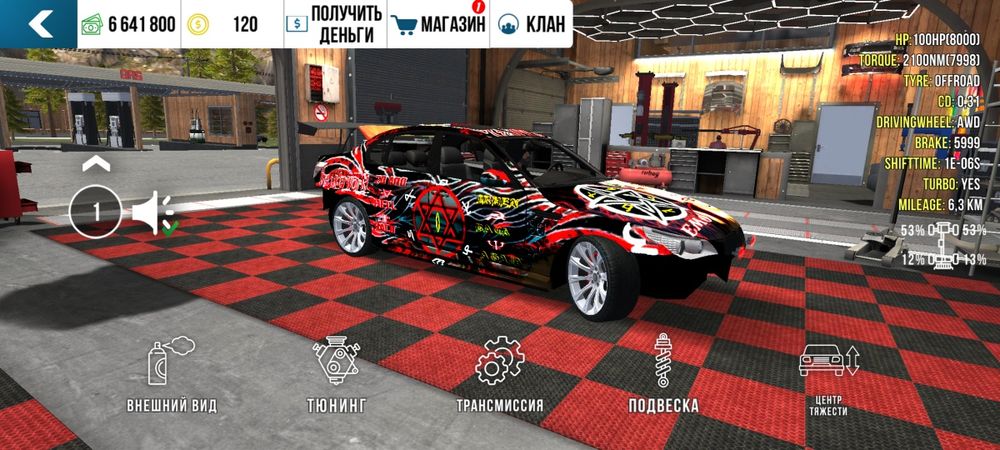1000x450 pixels.
Task: Select the circled number 1 car slot
Action: pyautogui.click(x=96, y=212)
